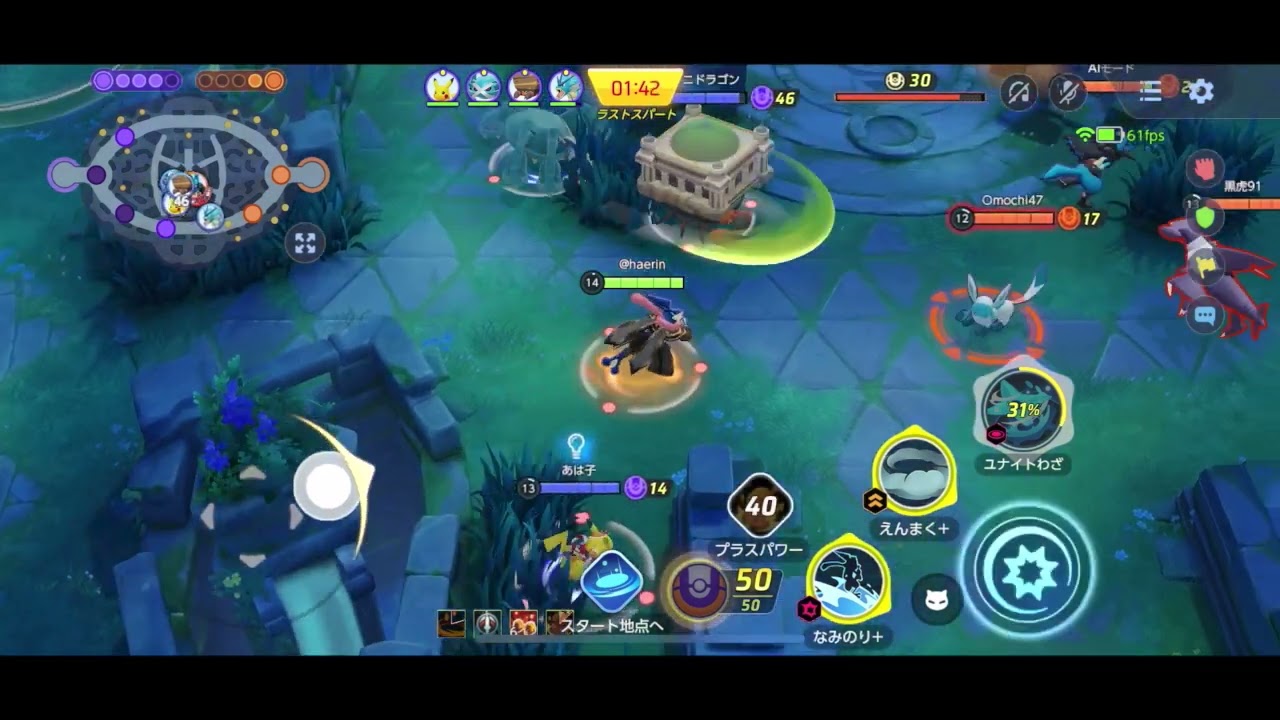This screenshot has width=1280, height=720.
Task: Expand the minimap with the arrows button
Action: pyautogui.click(x=305, y=243)
